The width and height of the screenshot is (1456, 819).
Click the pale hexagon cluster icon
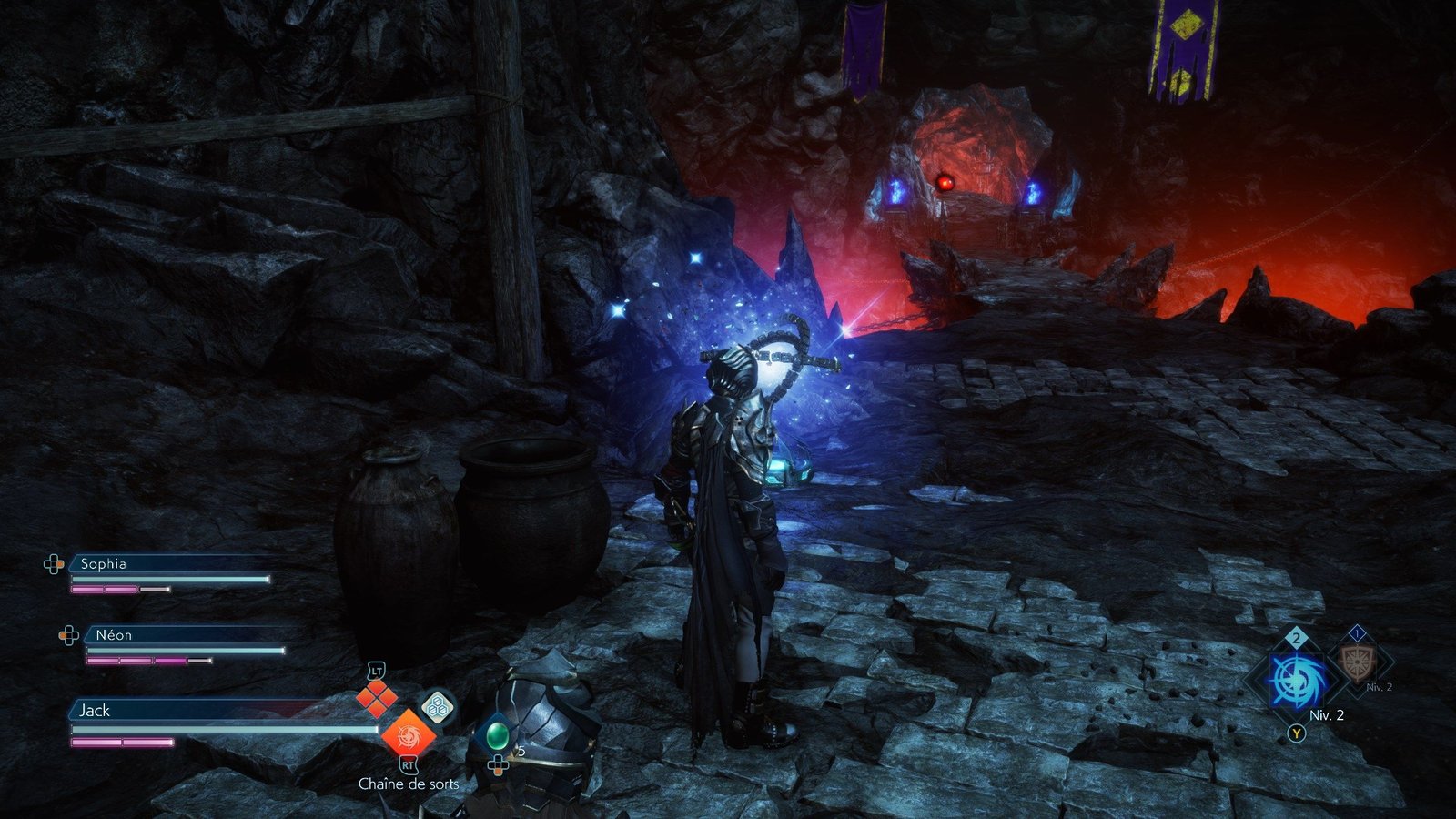(x=437, y=706)
